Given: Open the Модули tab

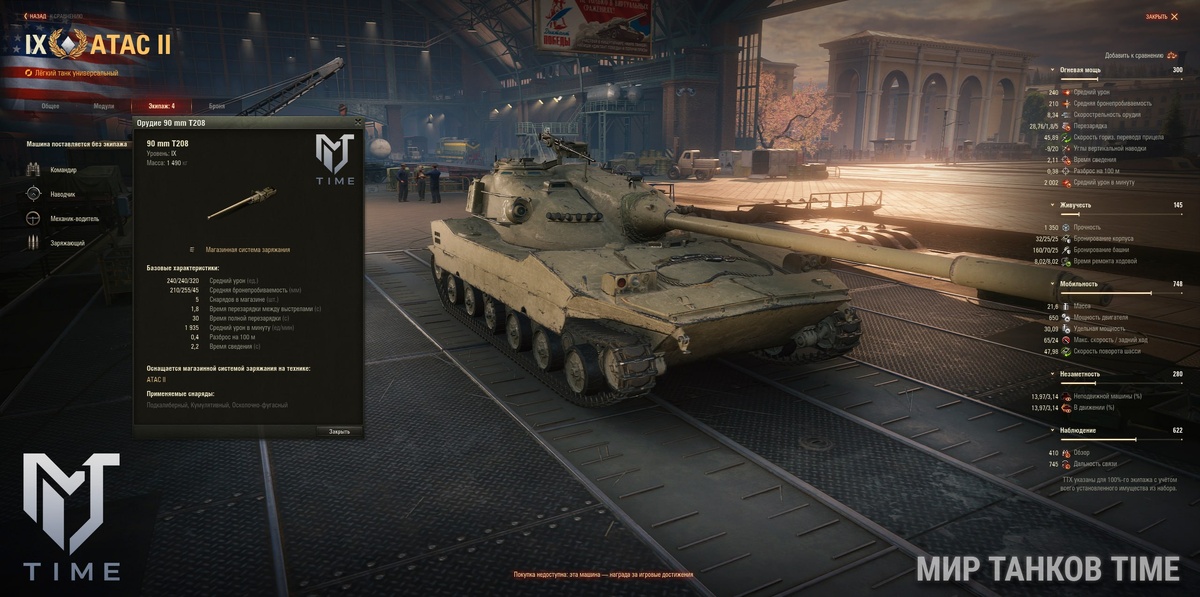Looking at the screenshot, I should pos(103,105).
